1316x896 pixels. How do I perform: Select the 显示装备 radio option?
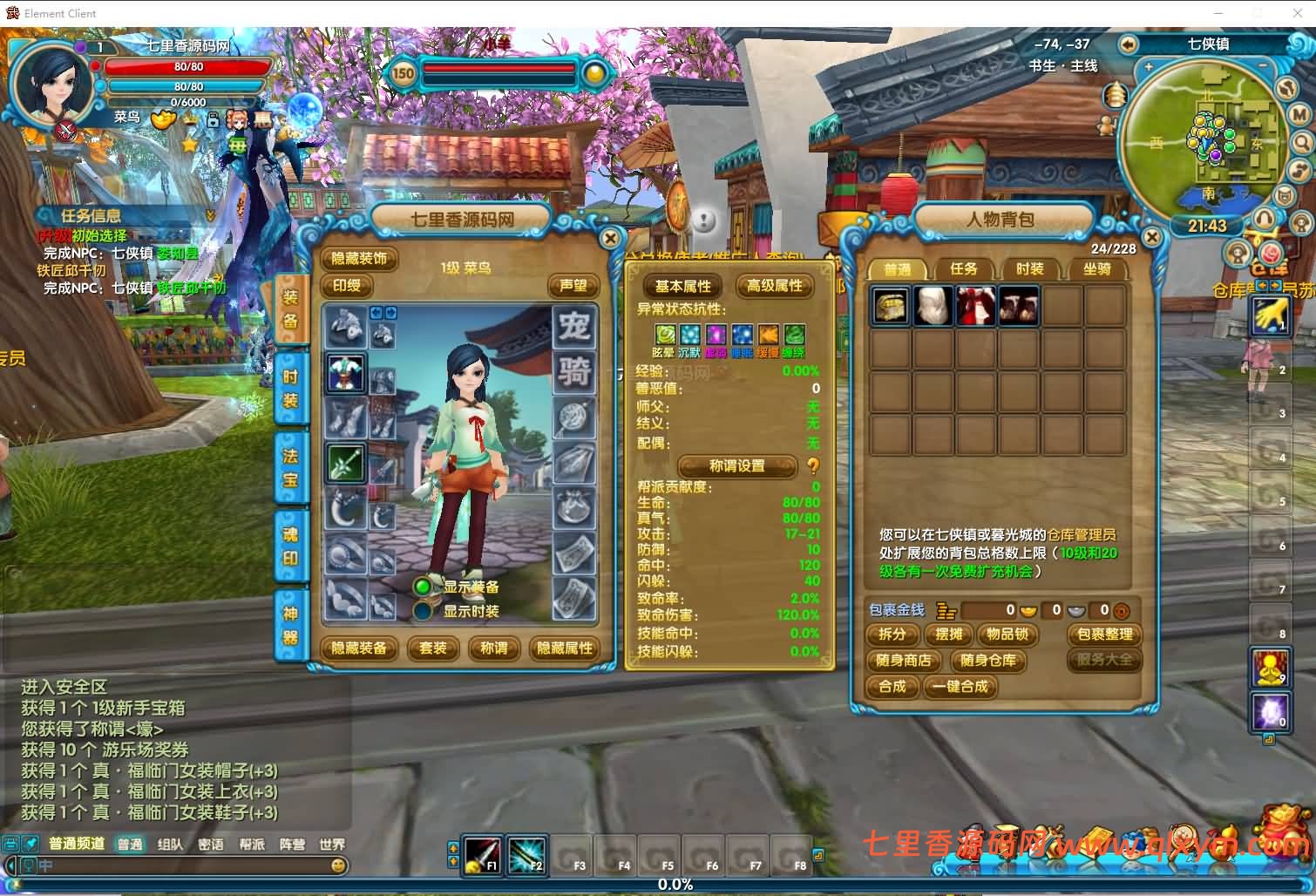pyautogui.click(x=424, y=587)
